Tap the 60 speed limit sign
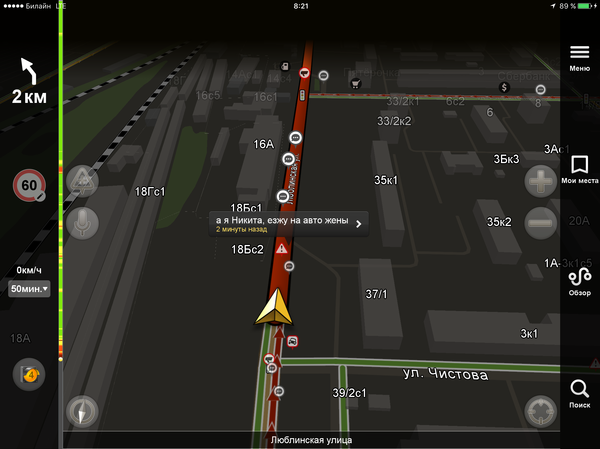Image resolution: width=600 pixels, height=449 pixels. click(29, 186)
